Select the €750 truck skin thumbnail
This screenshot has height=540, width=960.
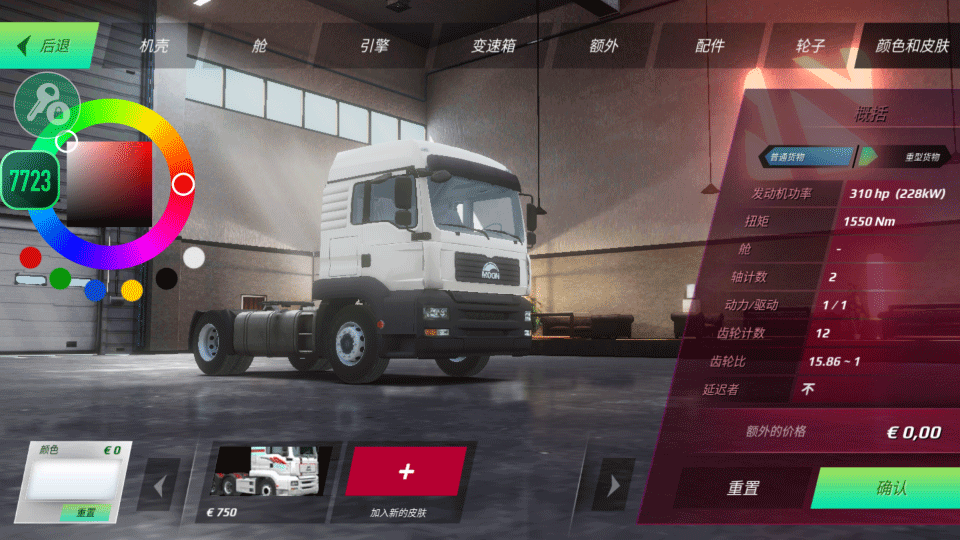265,471
